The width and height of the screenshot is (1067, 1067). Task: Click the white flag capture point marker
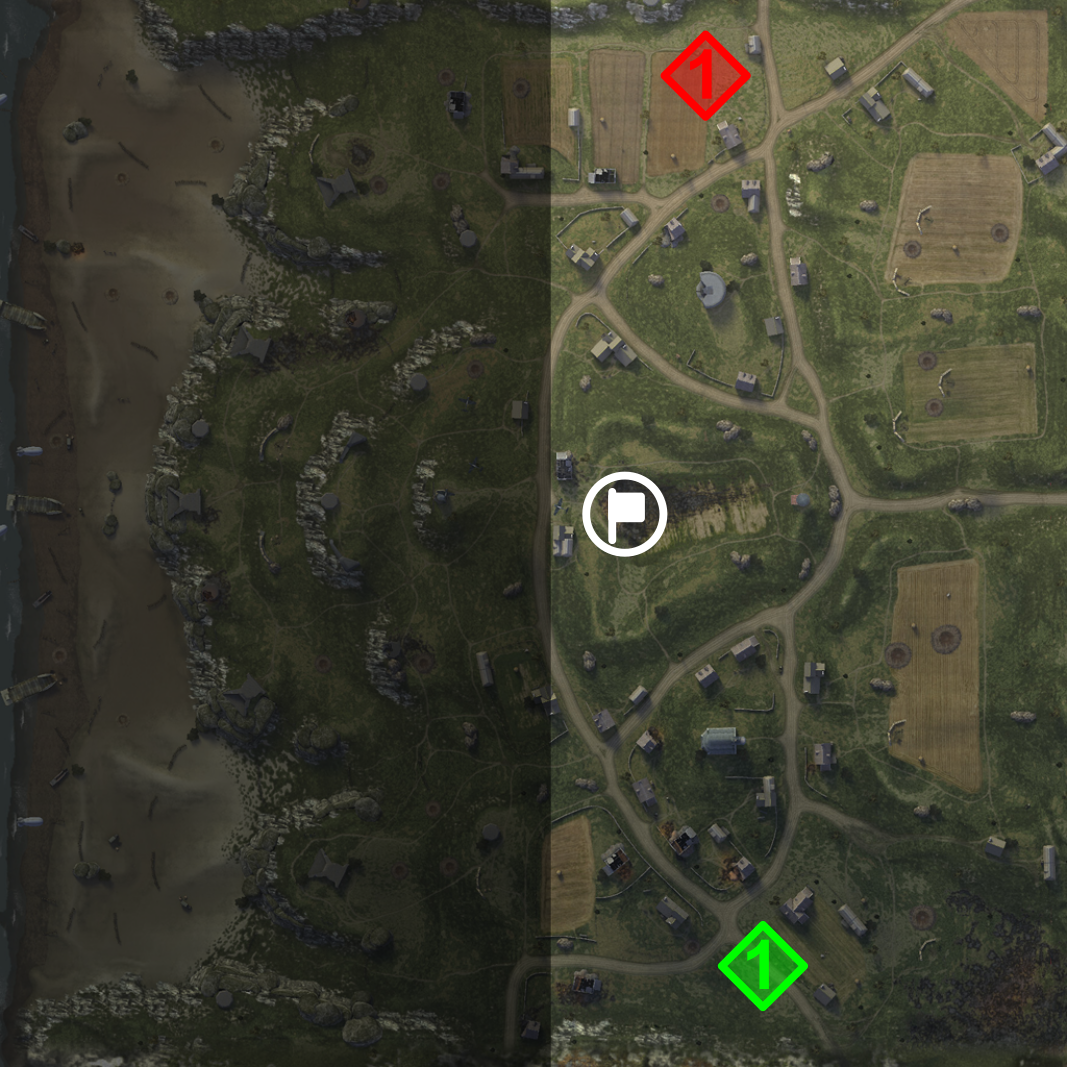click(625, 514)
